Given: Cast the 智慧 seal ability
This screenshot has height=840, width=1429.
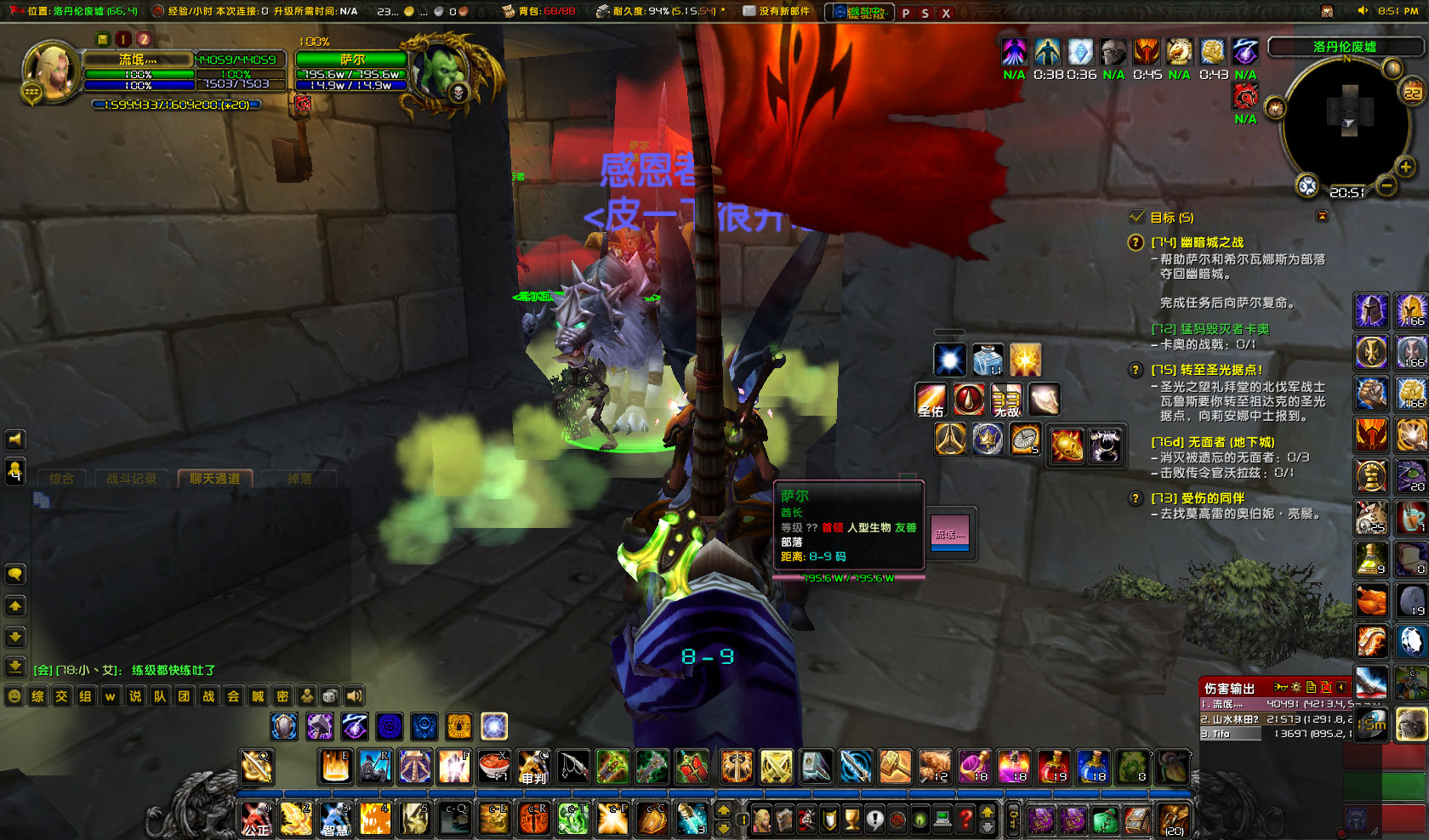Looking at the screenshot, I should point(335,820).
